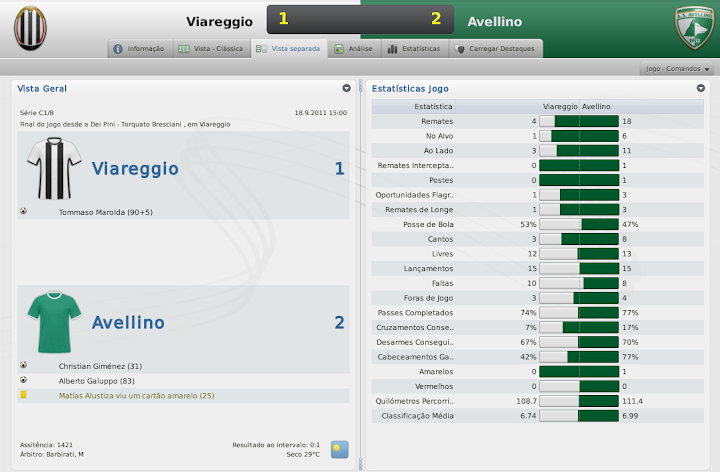Open the Informação tab

tap(139, 48)
